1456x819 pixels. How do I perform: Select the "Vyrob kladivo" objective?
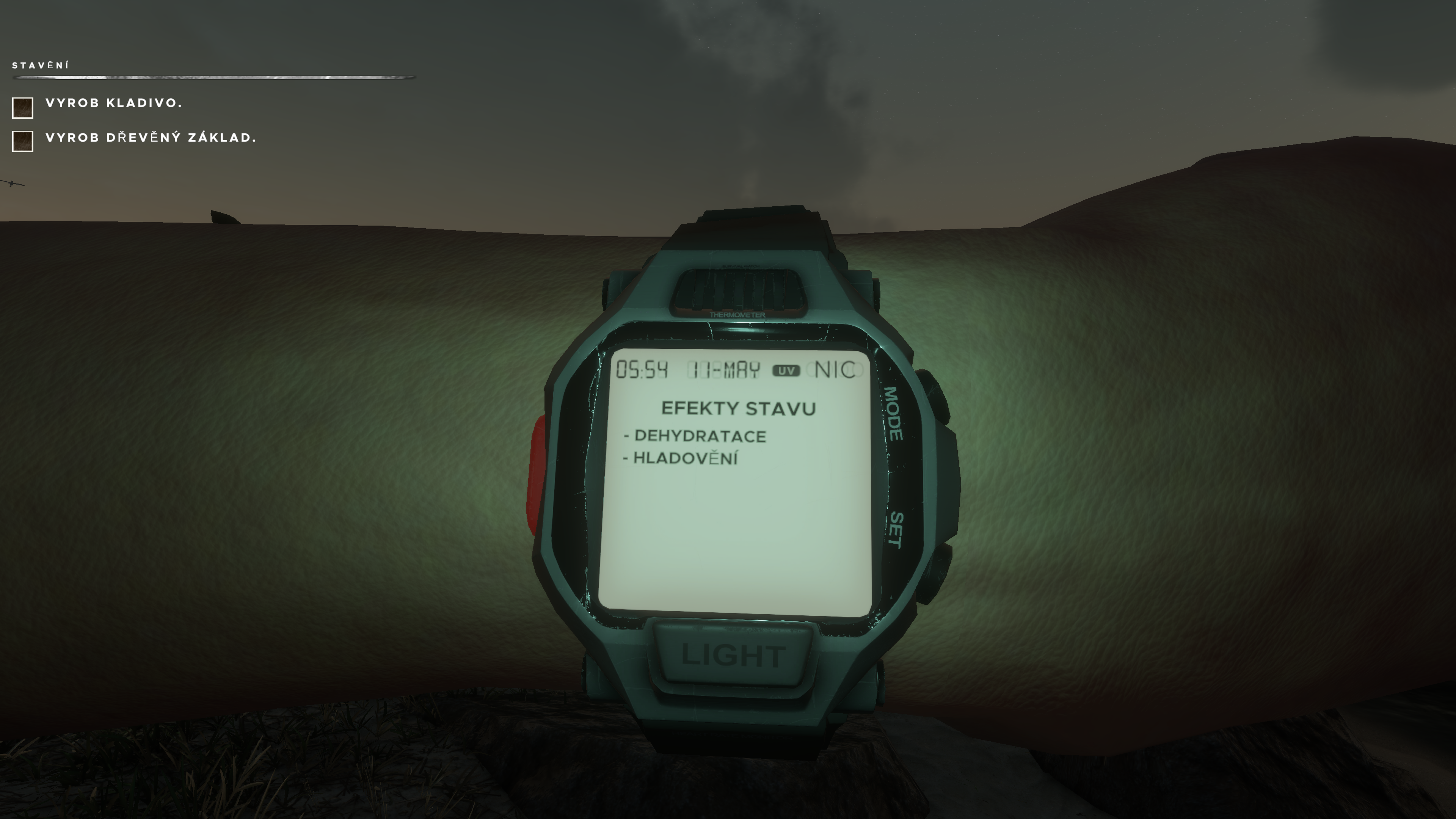pos(114,103)
